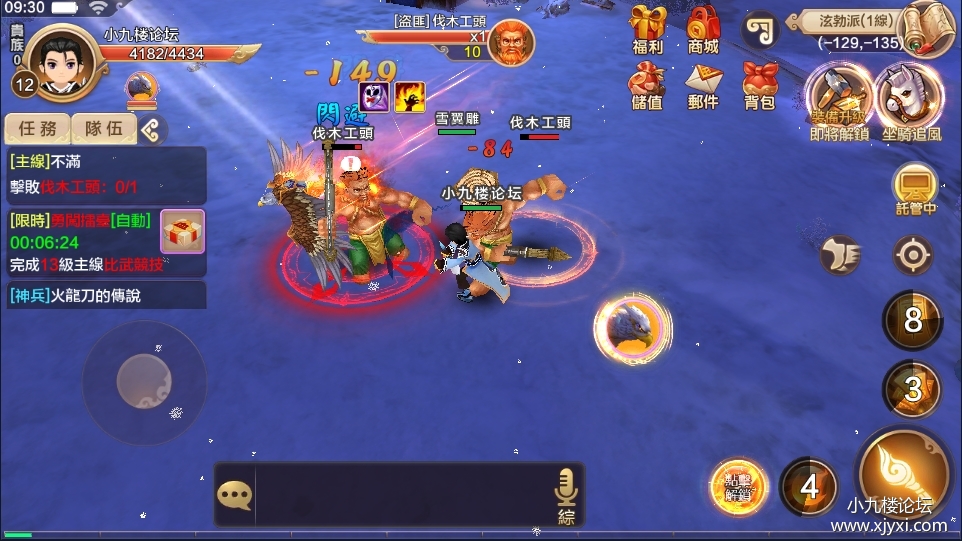Open the player portrait character sheet
962x541 pixels.
coord(60,58)
